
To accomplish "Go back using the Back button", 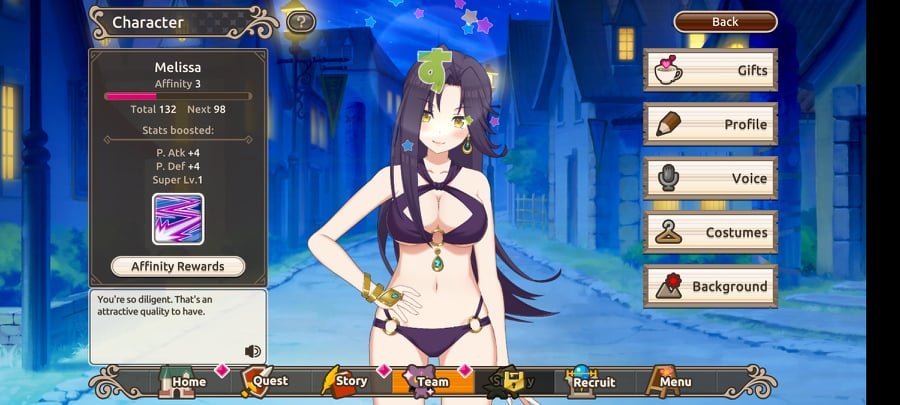I will click(725, 22).
